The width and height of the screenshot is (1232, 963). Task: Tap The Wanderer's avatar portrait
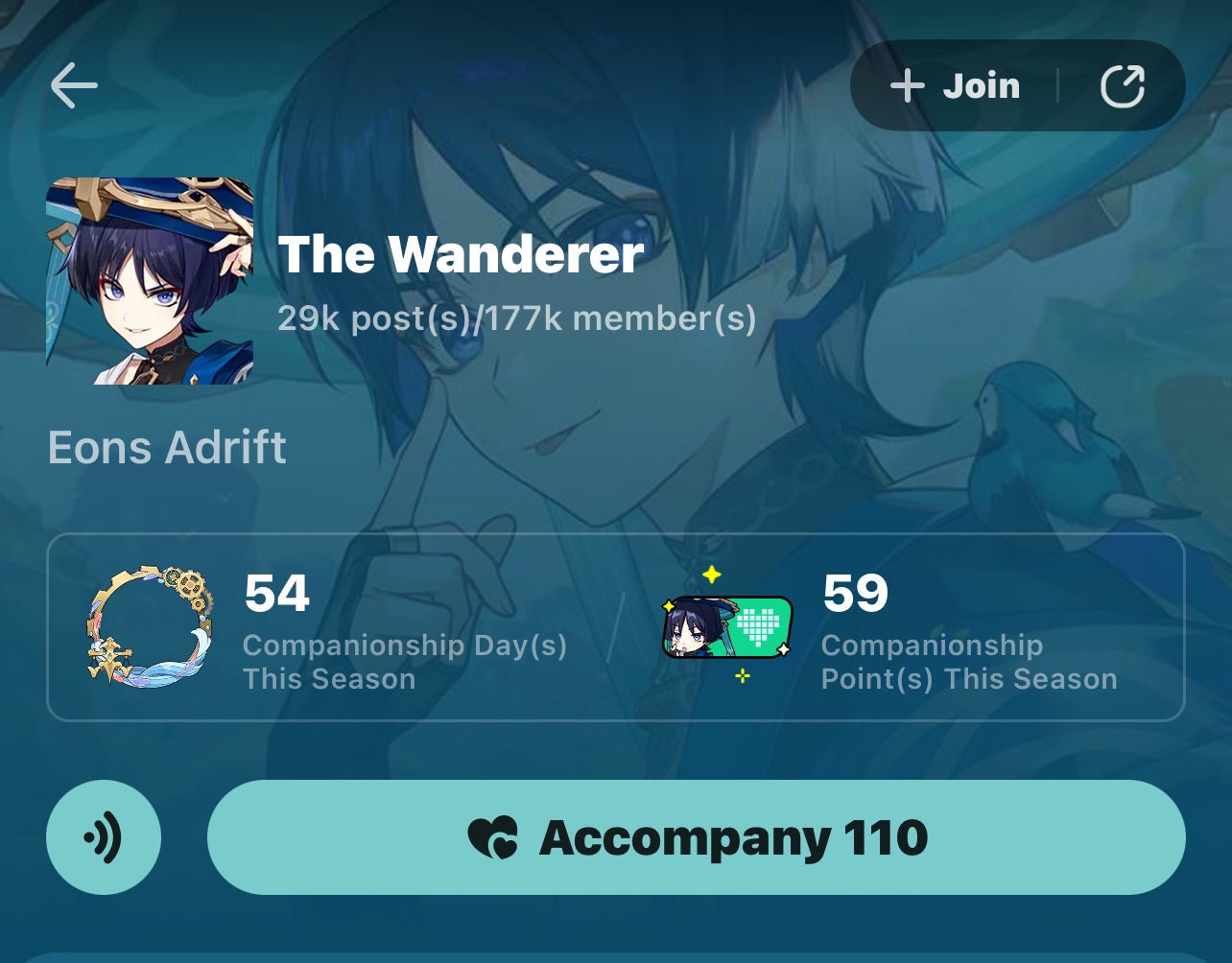tap(149, 279)
